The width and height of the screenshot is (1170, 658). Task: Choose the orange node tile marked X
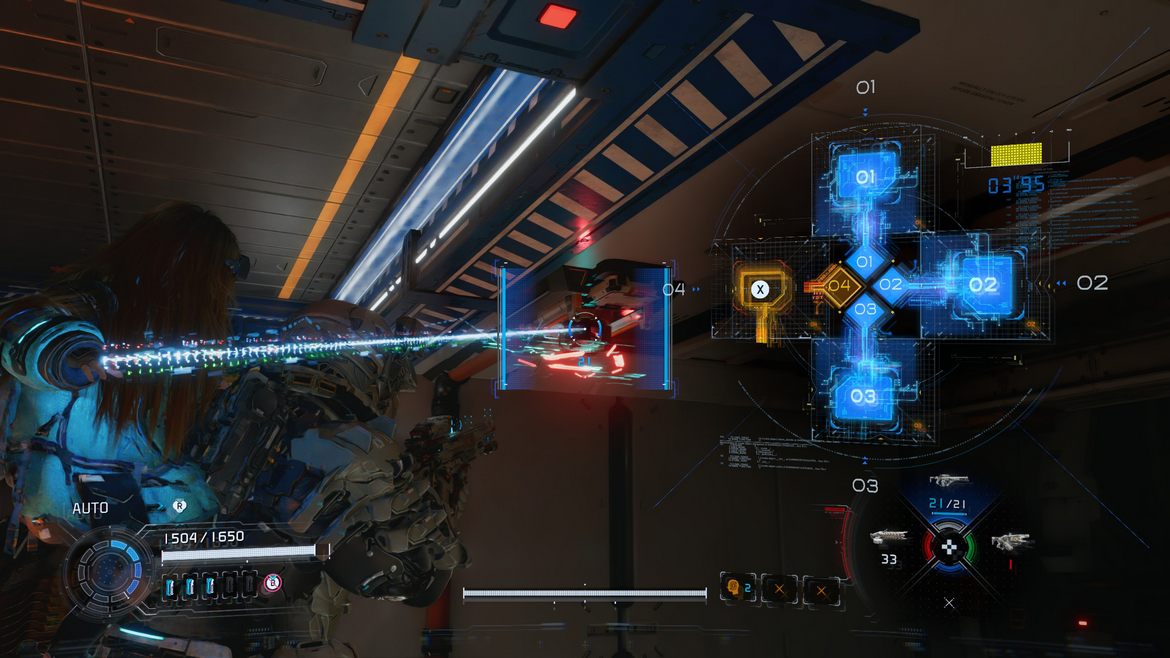(761, 289)
